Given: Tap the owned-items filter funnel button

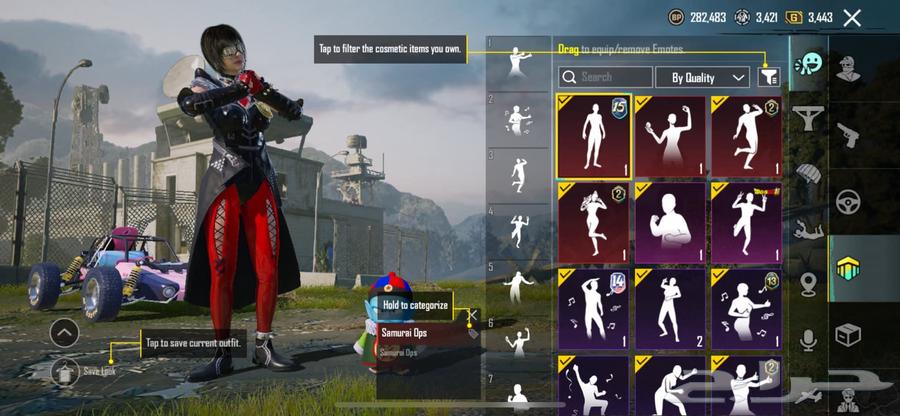Looking at the screenshot, I should (769, 77).
